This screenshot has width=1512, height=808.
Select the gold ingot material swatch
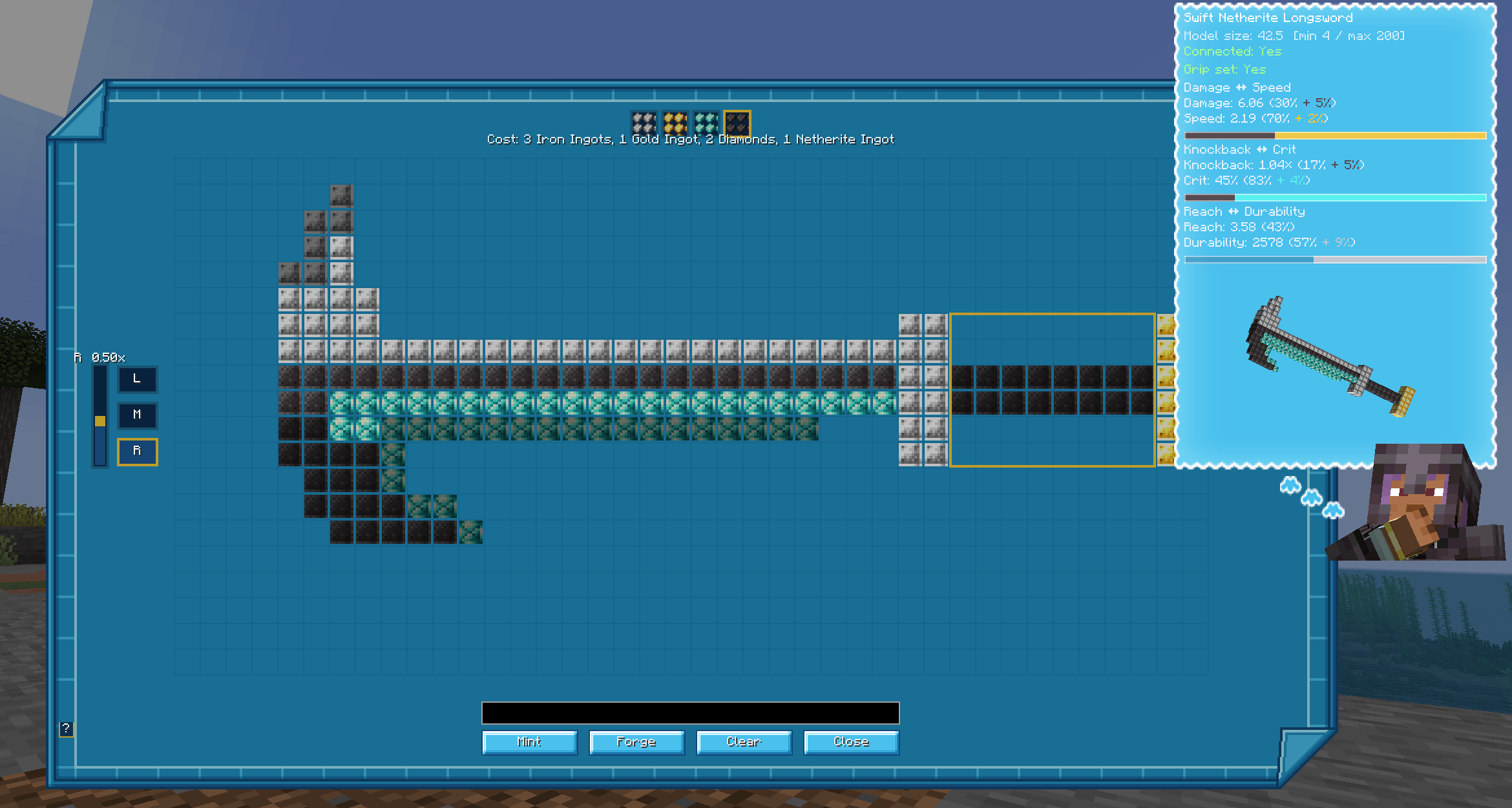(x=674, y=123)
